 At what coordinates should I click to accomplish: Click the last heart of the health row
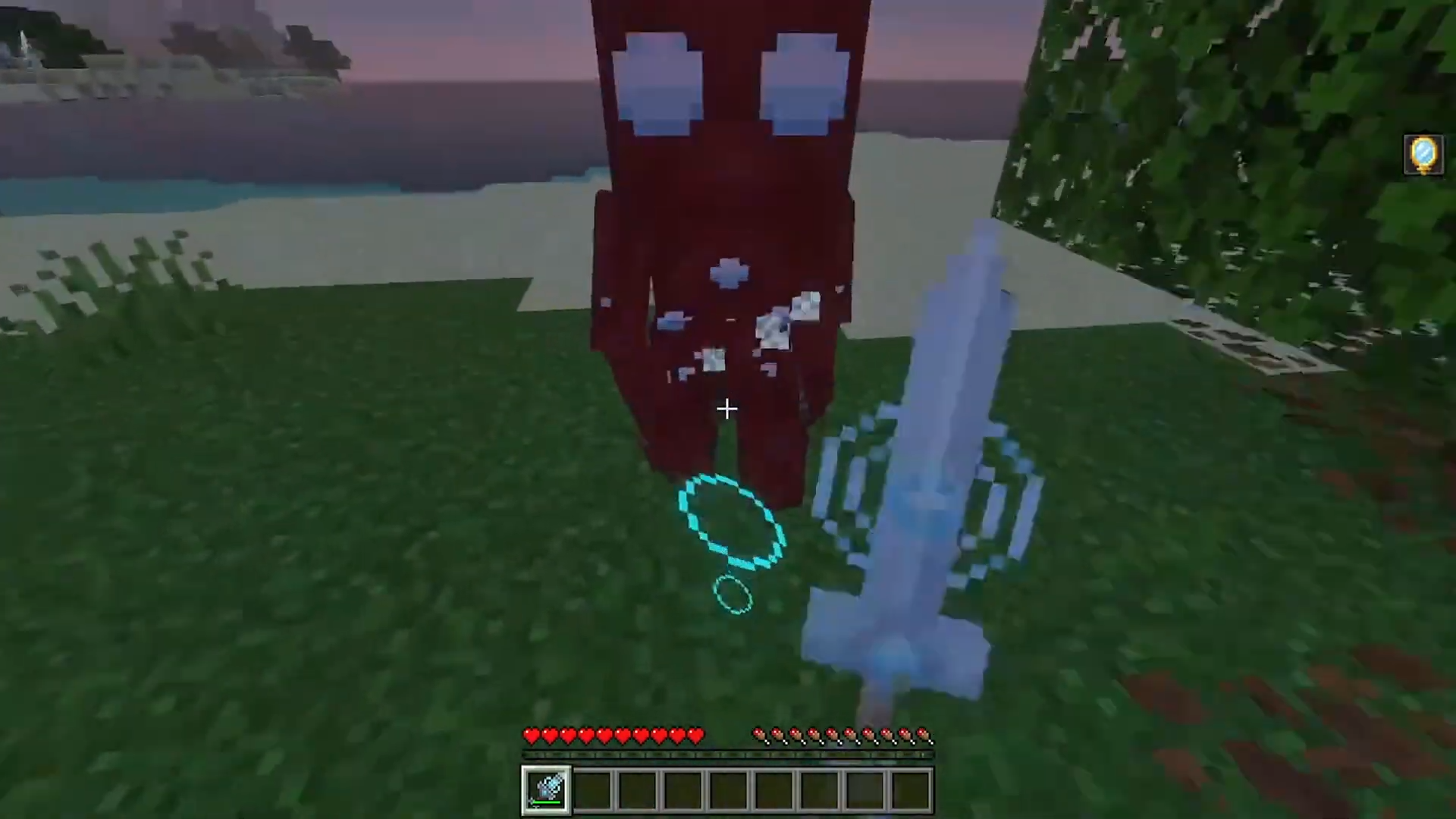696,736
